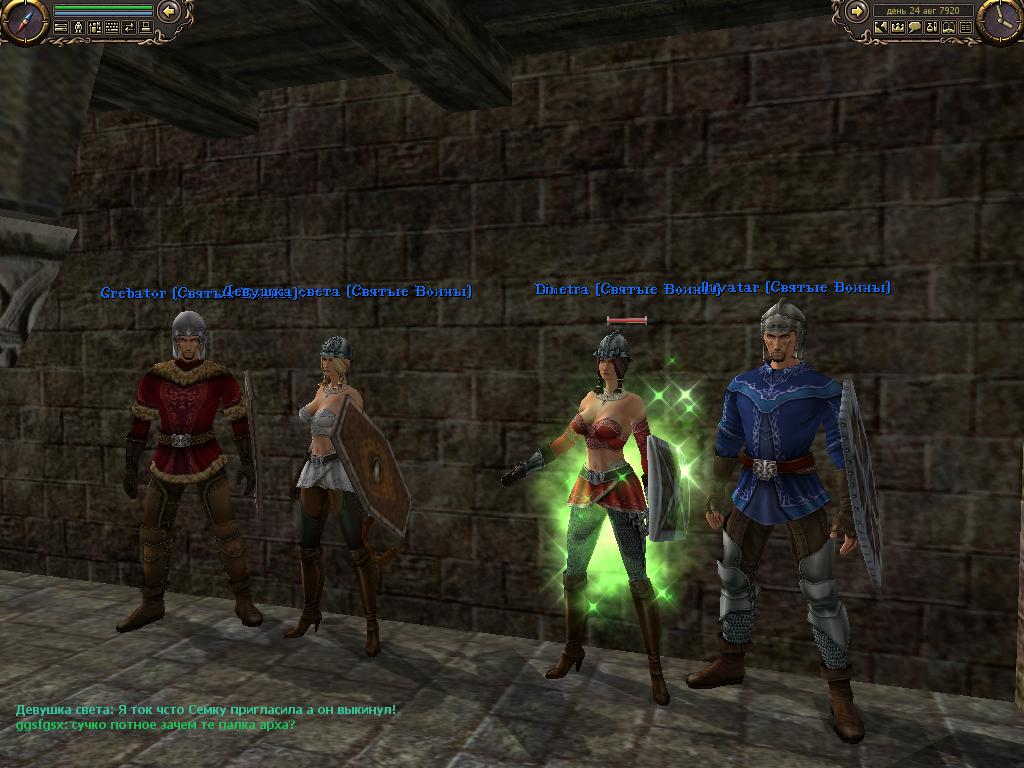
Task: Open the map icon button
Action: click(x=881, y=27)
